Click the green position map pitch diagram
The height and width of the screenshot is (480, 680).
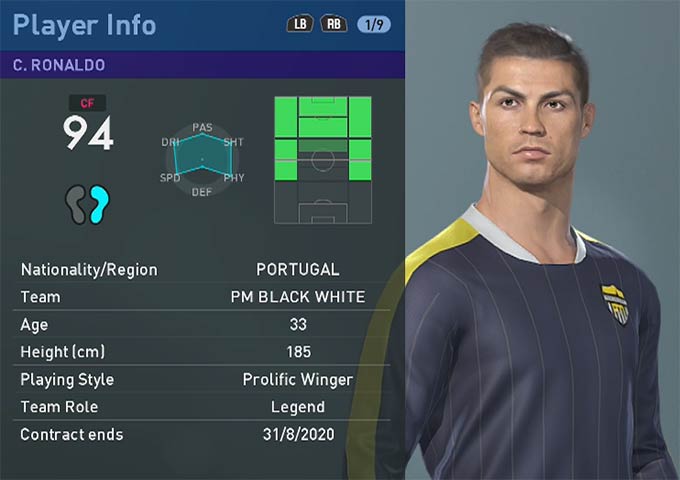coord(323,160)
